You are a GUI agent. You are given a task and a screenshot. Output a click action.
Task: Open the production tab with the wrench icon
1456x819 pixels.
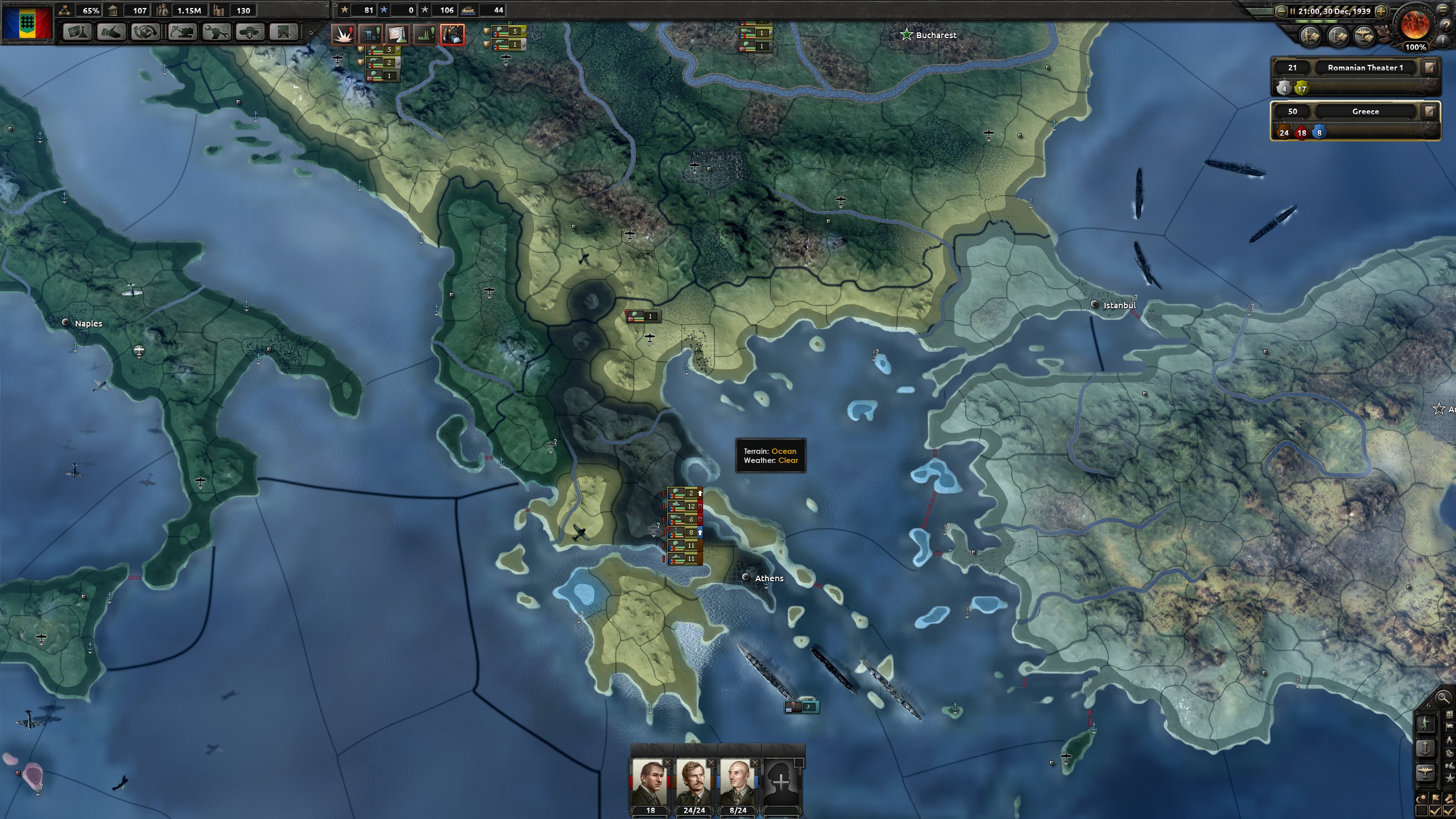216,32
